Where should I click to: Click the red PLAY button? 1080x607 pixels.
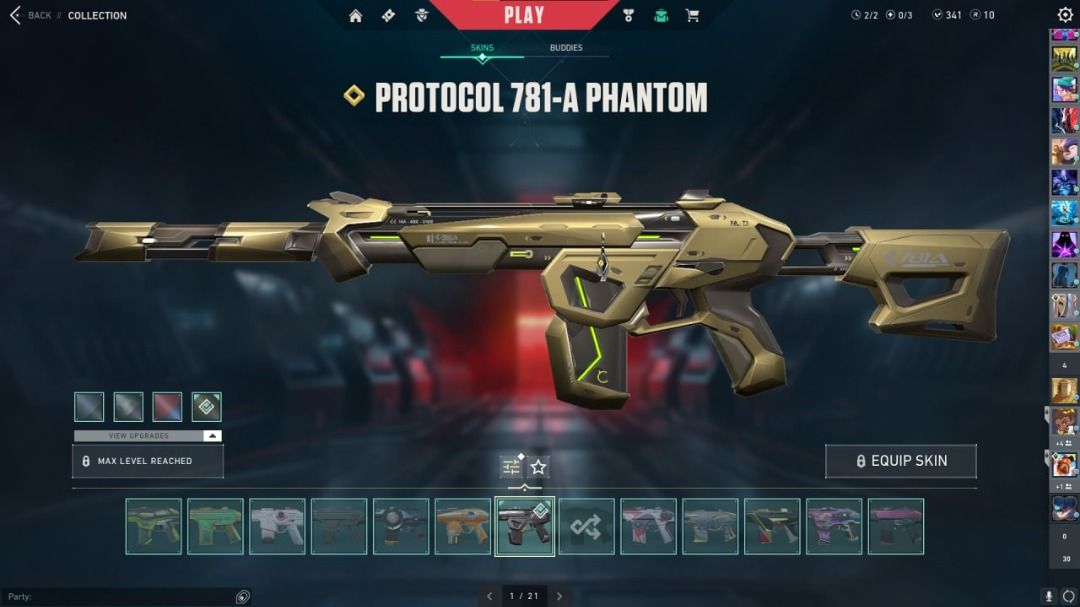pyautogui.click(x=524, y=14)
